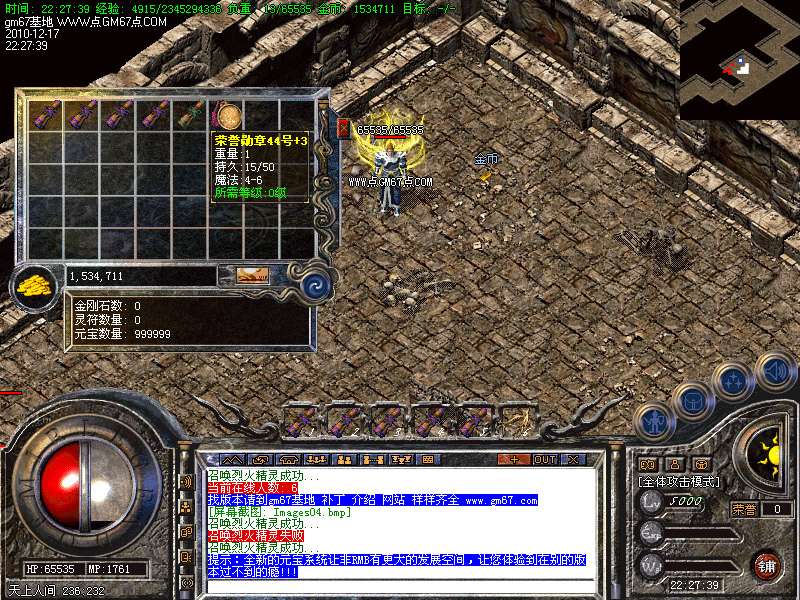Click the X button above the chat box
Viewport: 800px width, 600px height.
click(573, 459)
